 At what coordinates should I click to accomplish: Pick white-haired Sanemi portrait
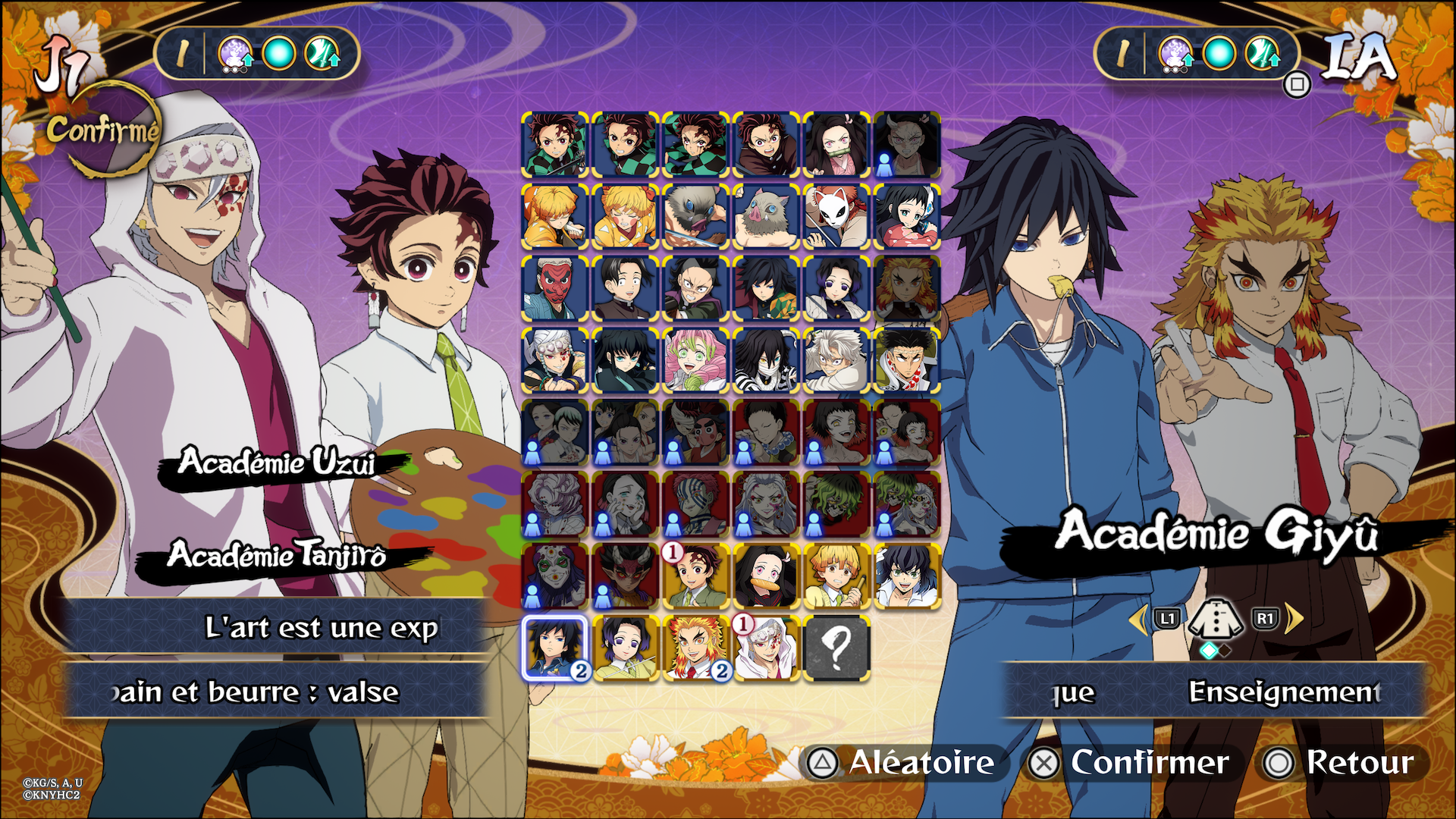click(x=836, y=361)
